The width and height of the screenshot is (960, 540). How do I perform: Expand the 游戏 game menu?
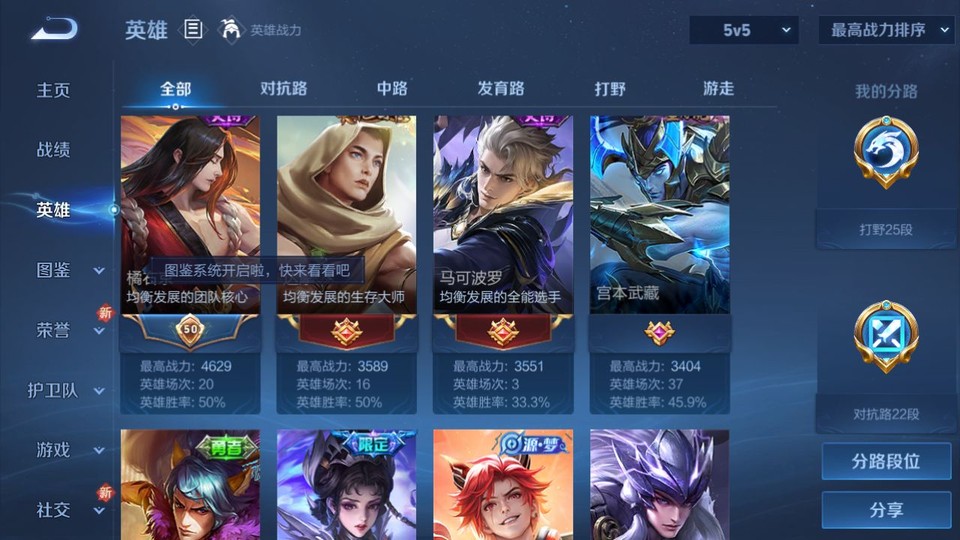click(x=66, y=450)
